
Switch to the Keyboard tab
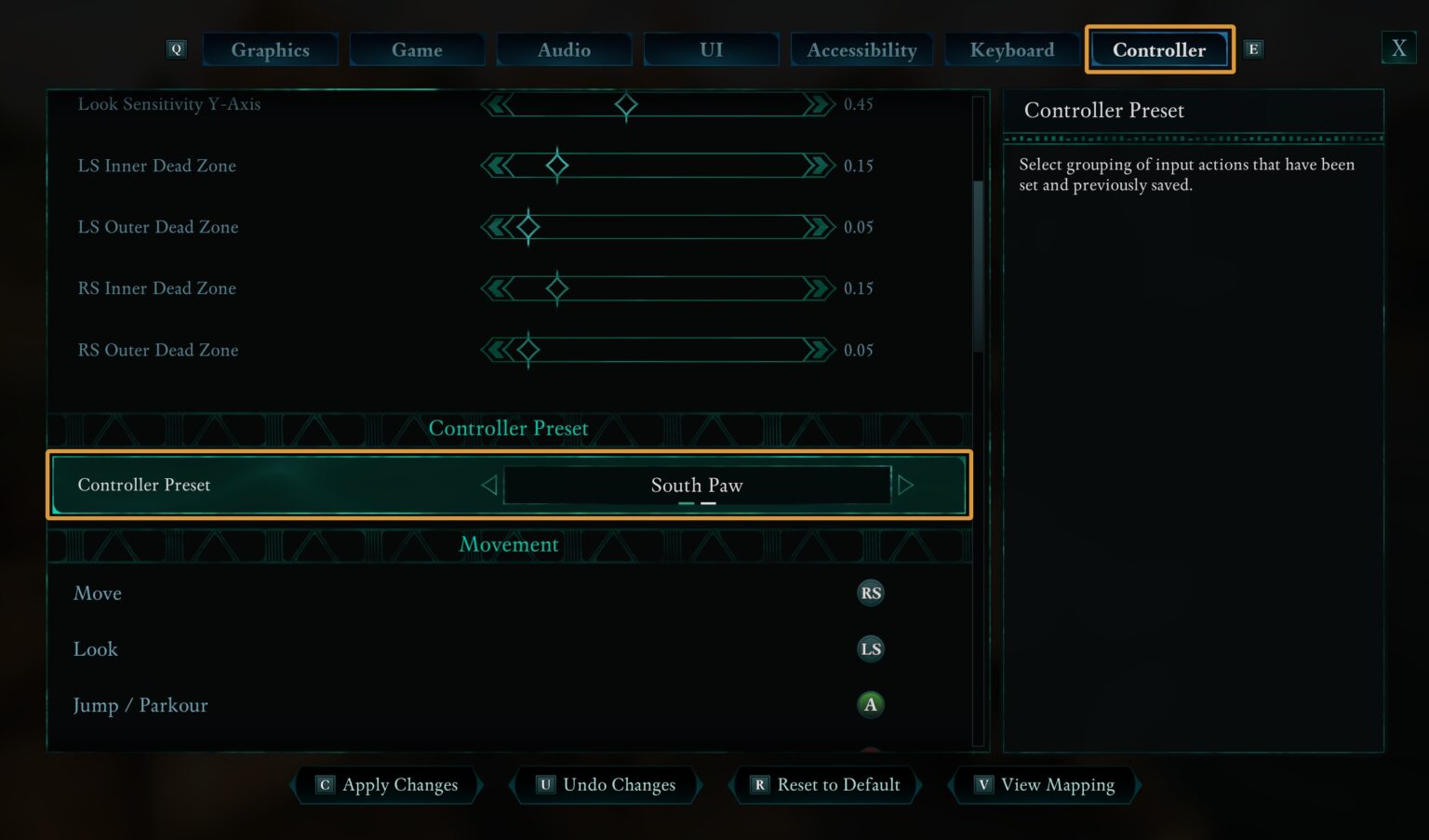pos(1012,49)
